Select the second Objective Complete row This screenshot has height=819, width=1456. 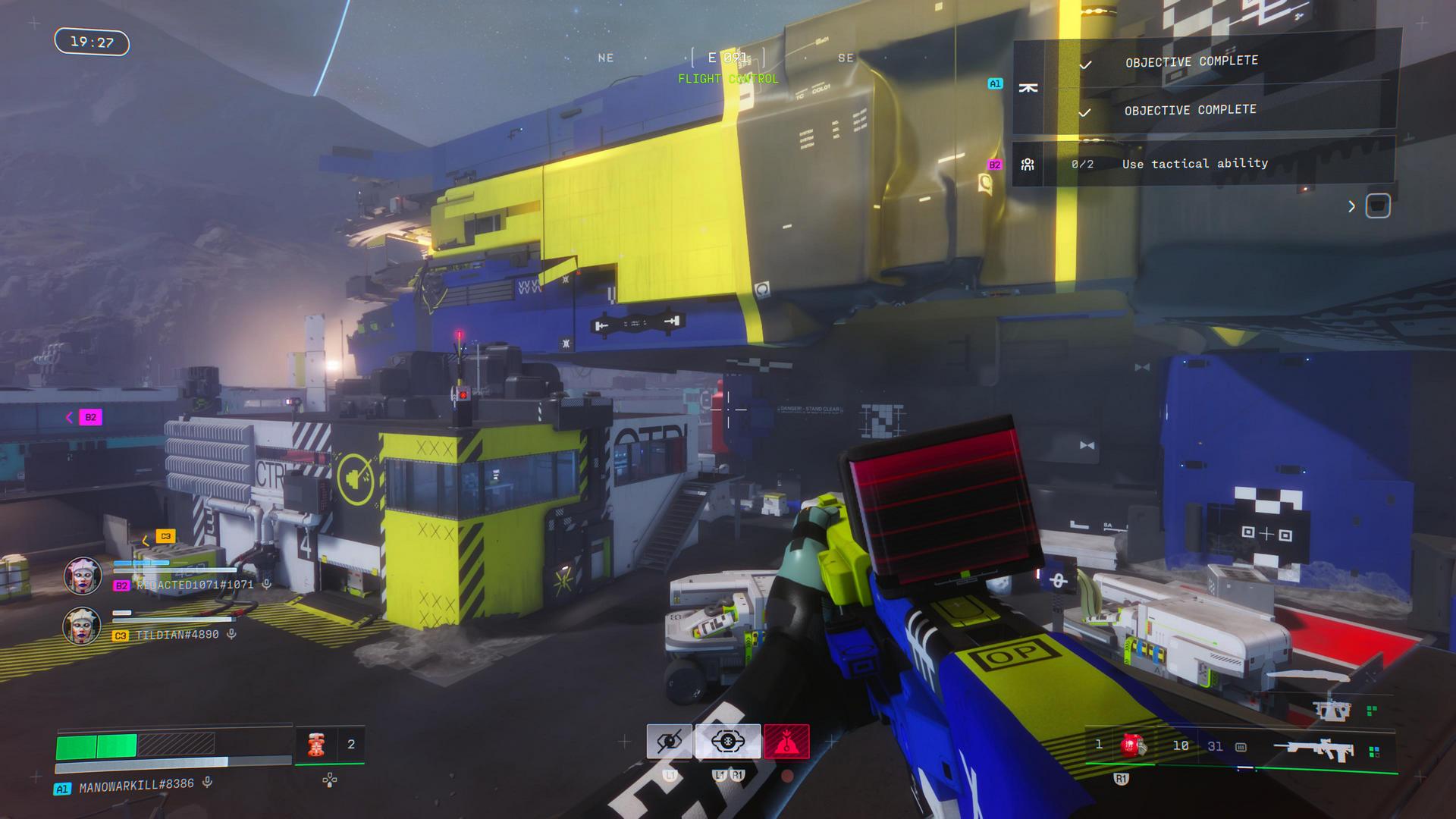point(1190,111)
